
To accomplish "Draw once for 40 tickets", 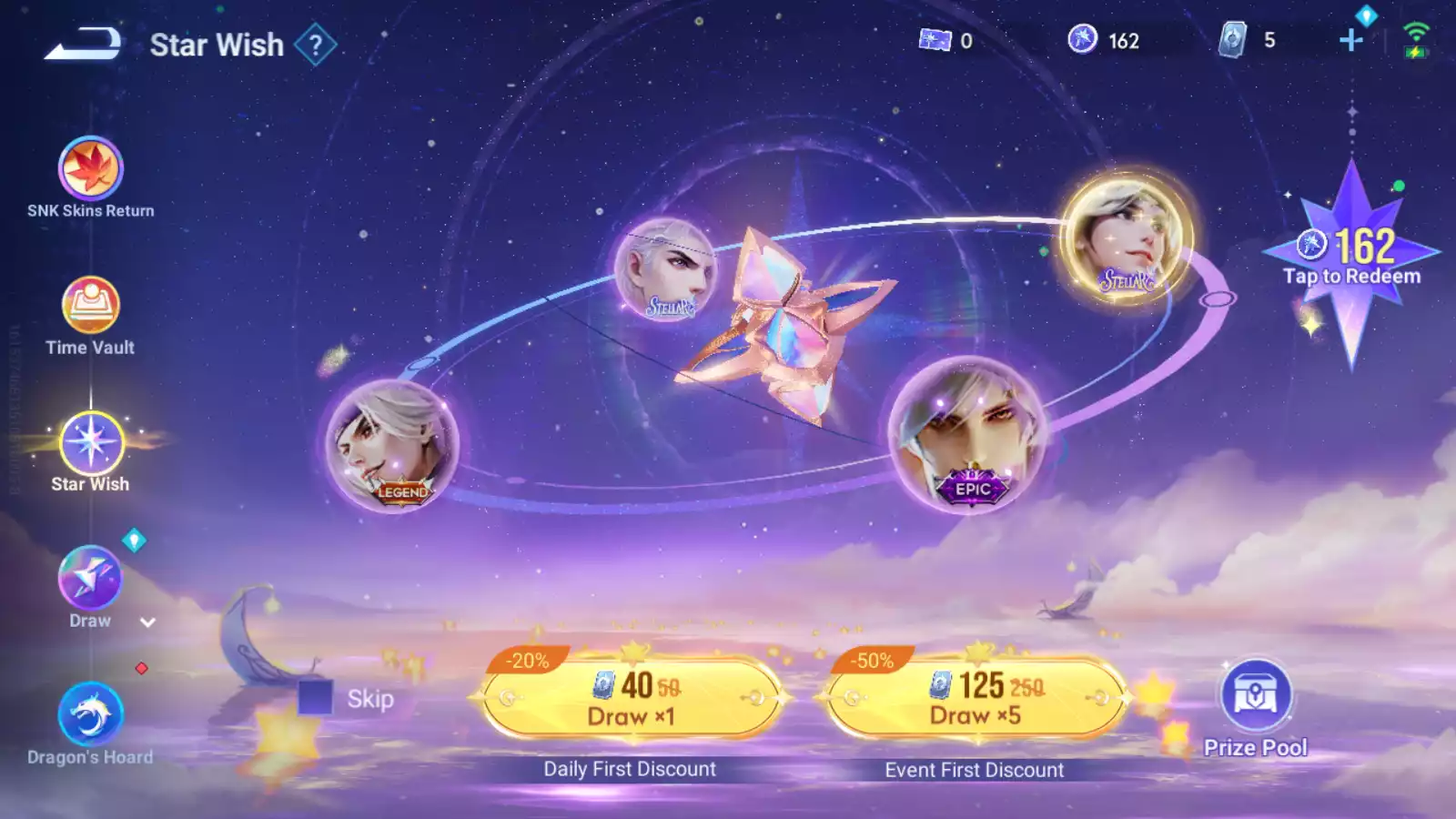I will [631, 699].
